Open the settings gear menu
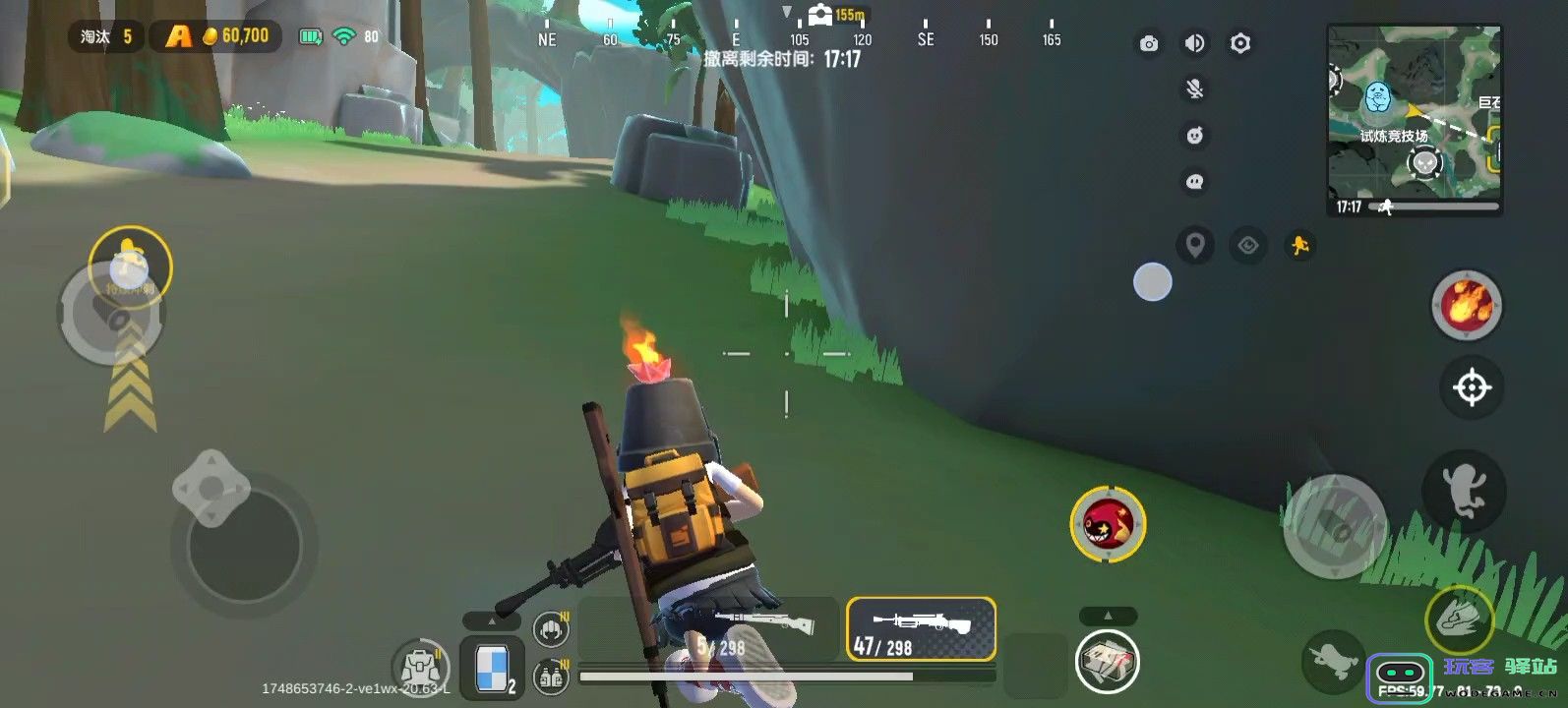Screen dimensions: 1568x708 1240,43
